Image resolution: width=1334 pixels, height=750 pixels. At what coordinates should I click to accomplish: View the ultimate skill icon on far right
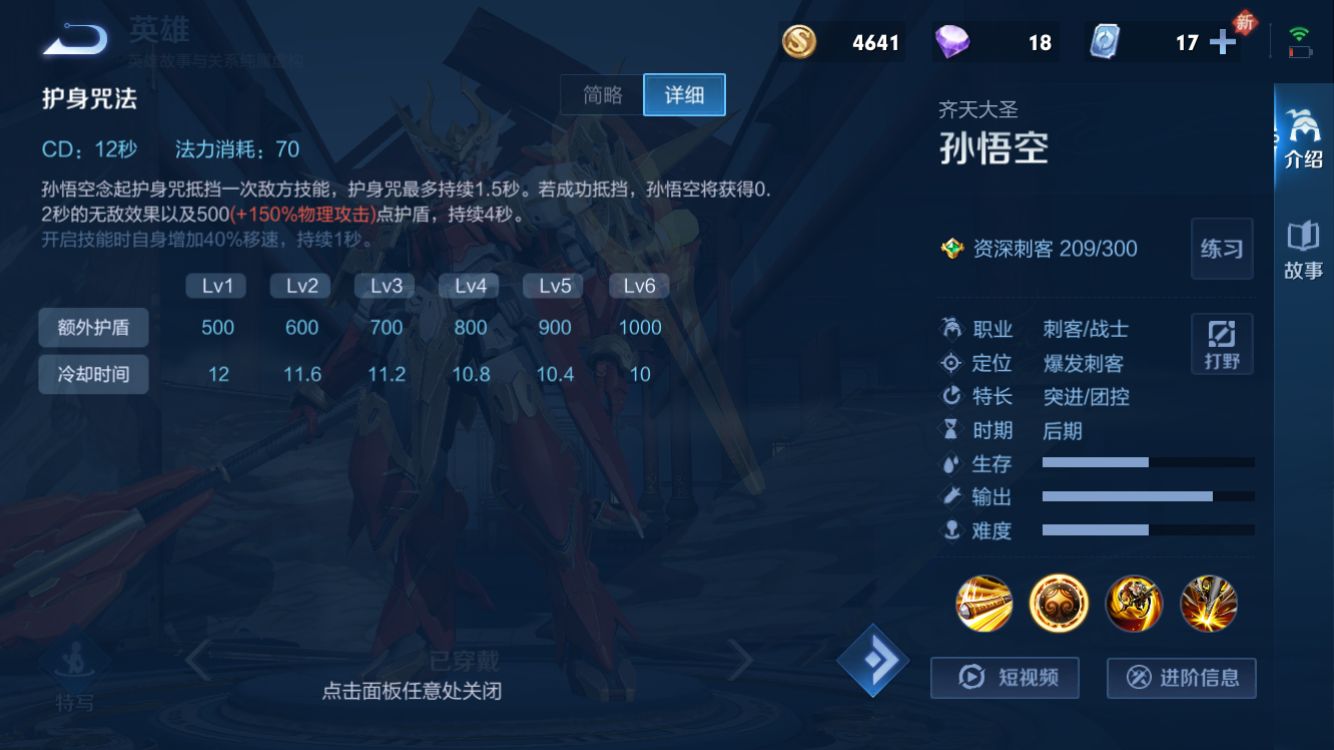coord(1208,603)
